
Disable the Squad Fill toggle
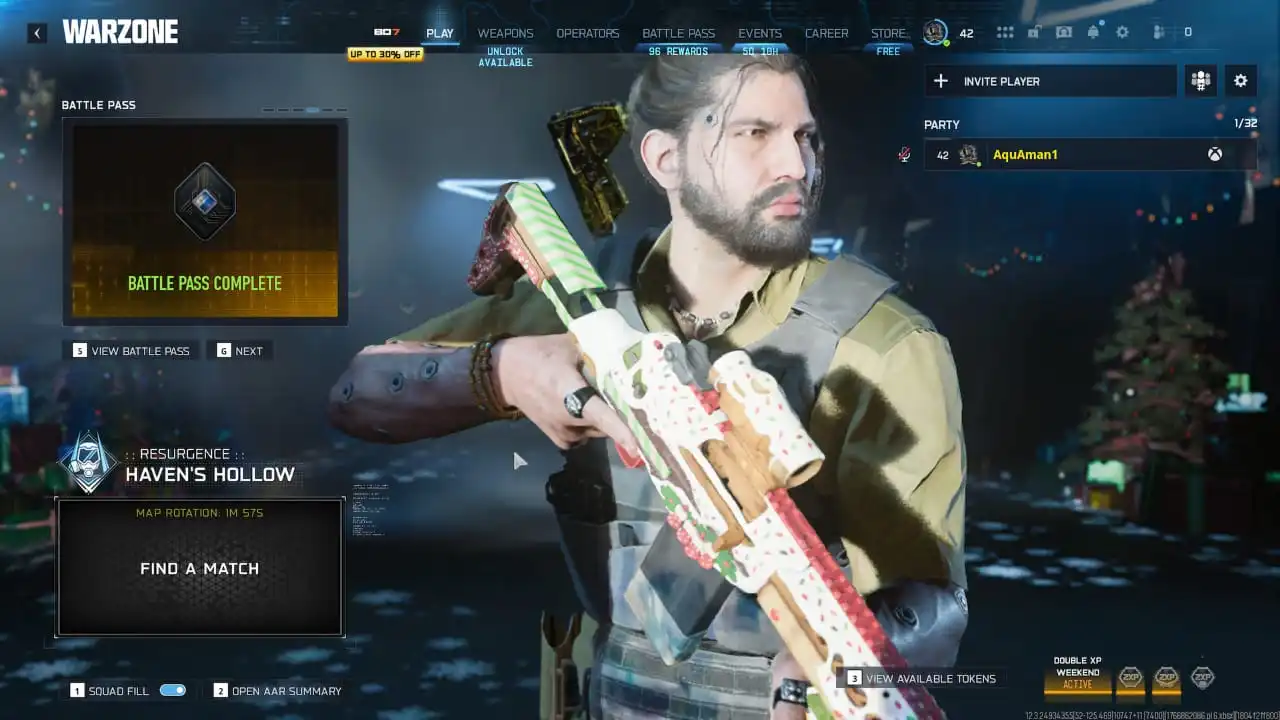(x=171, y=690)
